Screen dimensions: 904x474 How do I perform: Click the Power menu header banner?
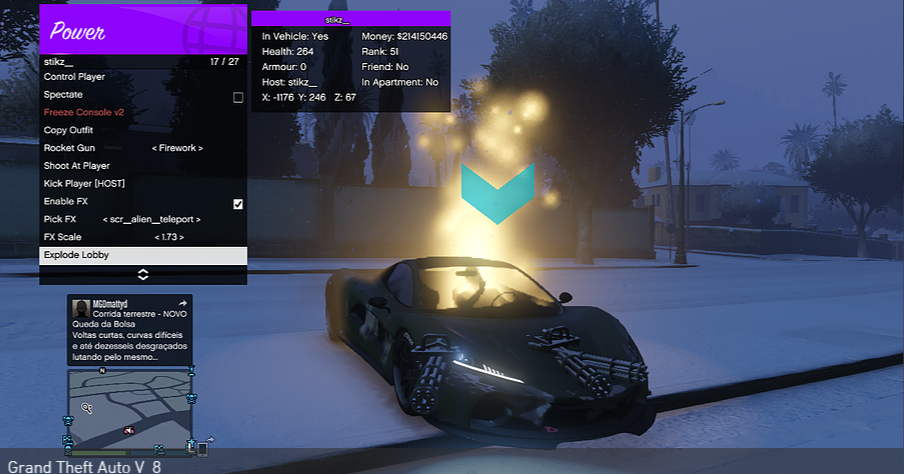143,30
